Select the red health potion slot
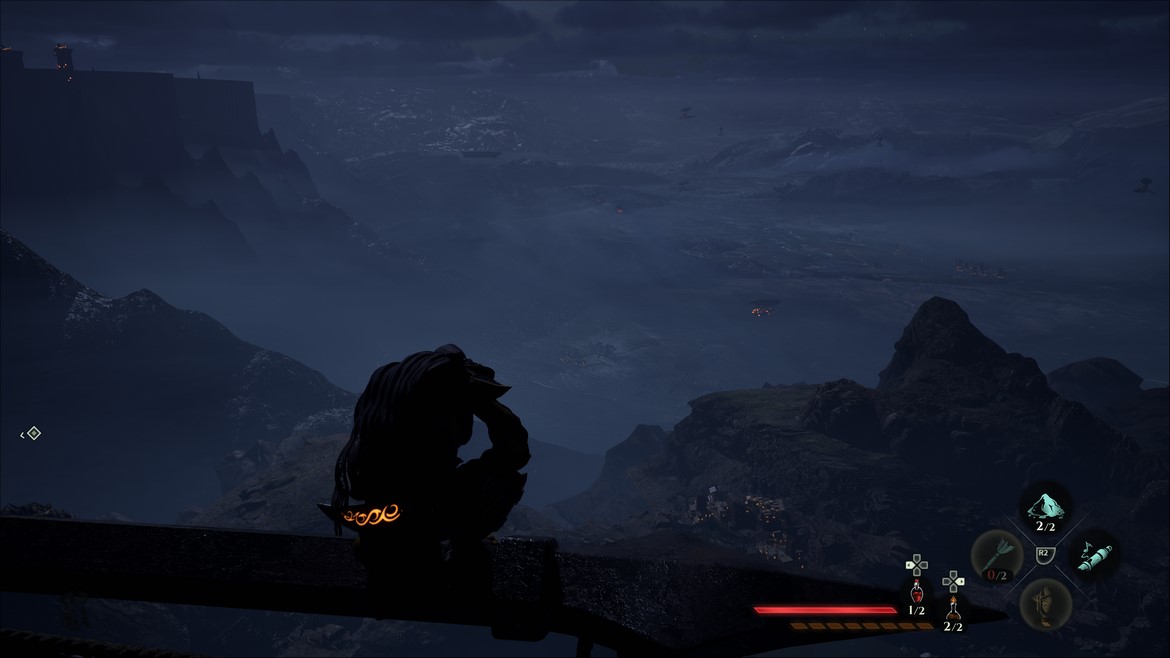Image resolution: width=1170 pixels, height=658 pixels. click(916, 591)
